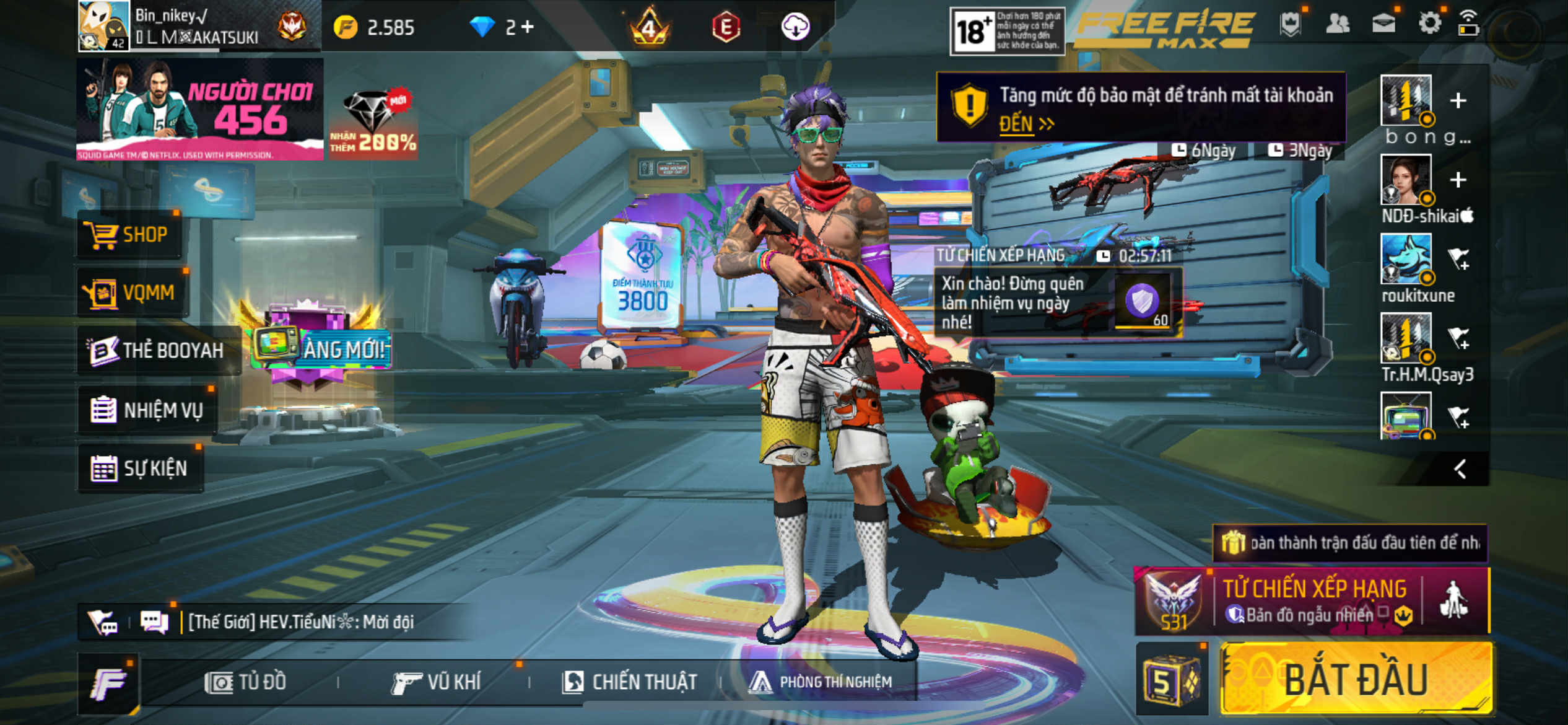1568x725 pixels.
Task: Open the CHIẾN THUẬT tab
Action: click(x=630, y=682)
